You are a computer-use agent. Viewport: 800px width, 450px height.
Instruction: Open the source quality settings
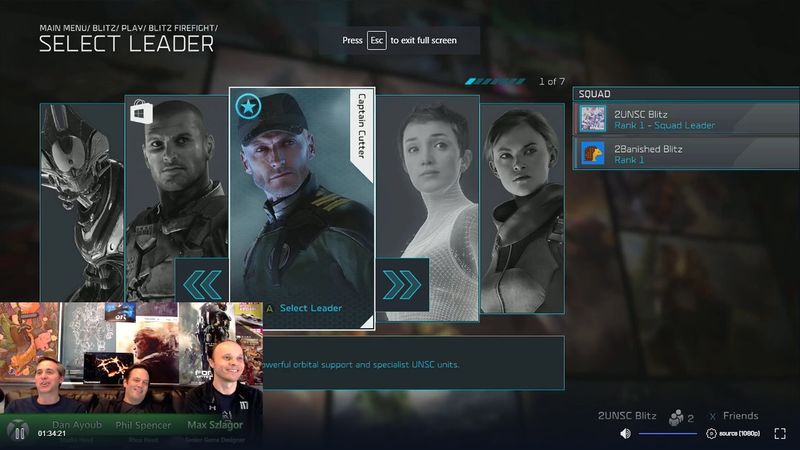[733, 433]
